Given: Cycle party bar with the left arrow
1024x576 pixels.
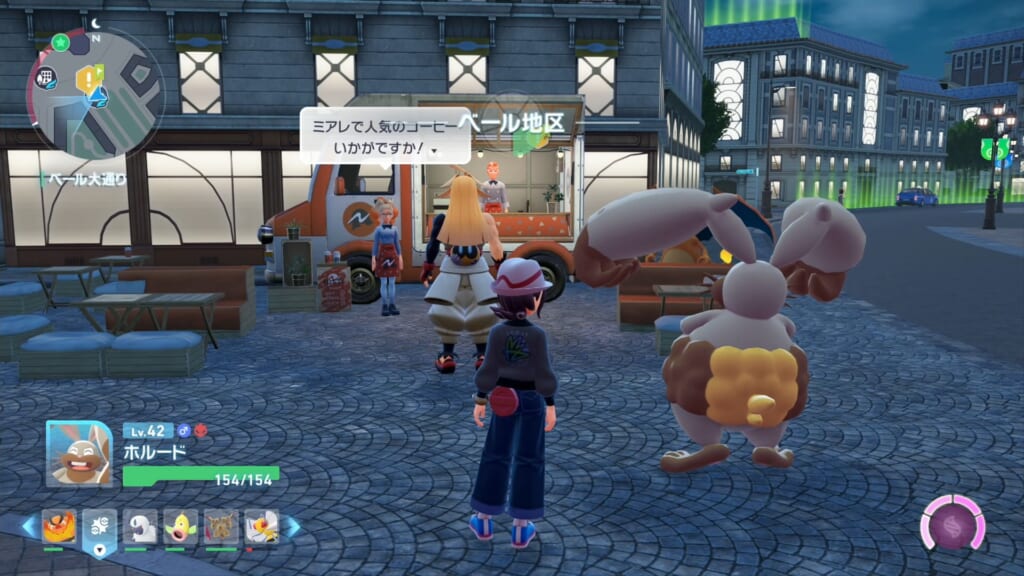Looking at the screenshot, I should (x=27, y=526).
